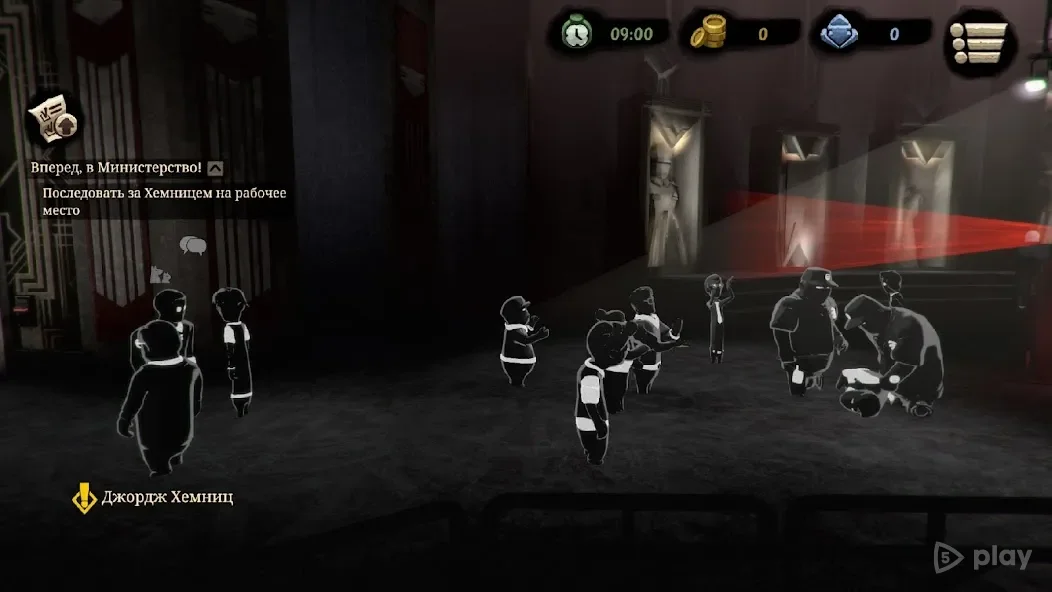The height and width of the screenshot is (592, 1052).
Task: Select the Джордж Хемниц yellow arrow marker
Action: (85, 497)
